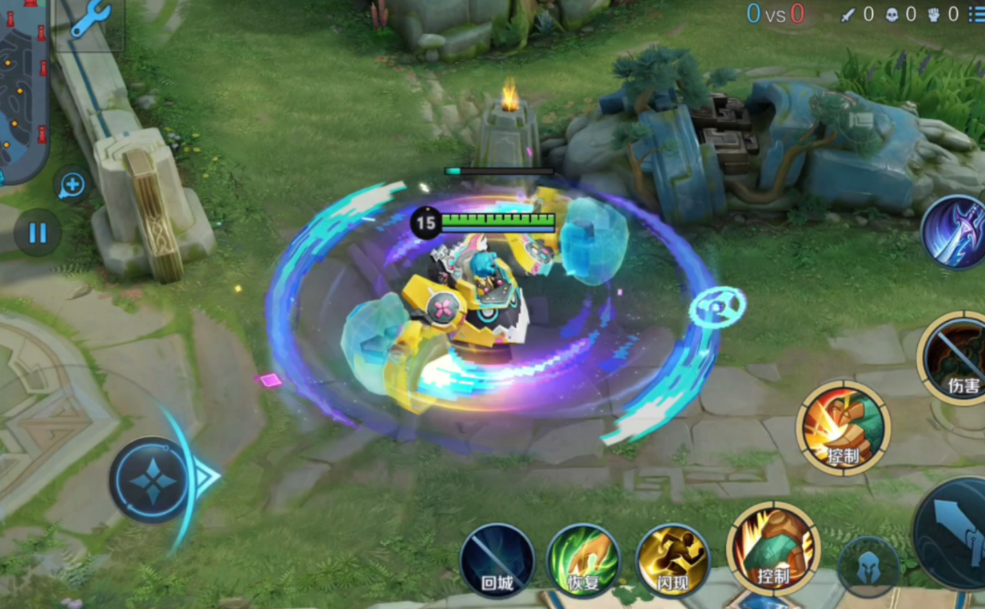Use the 回城 recall spell

(497, 559)
